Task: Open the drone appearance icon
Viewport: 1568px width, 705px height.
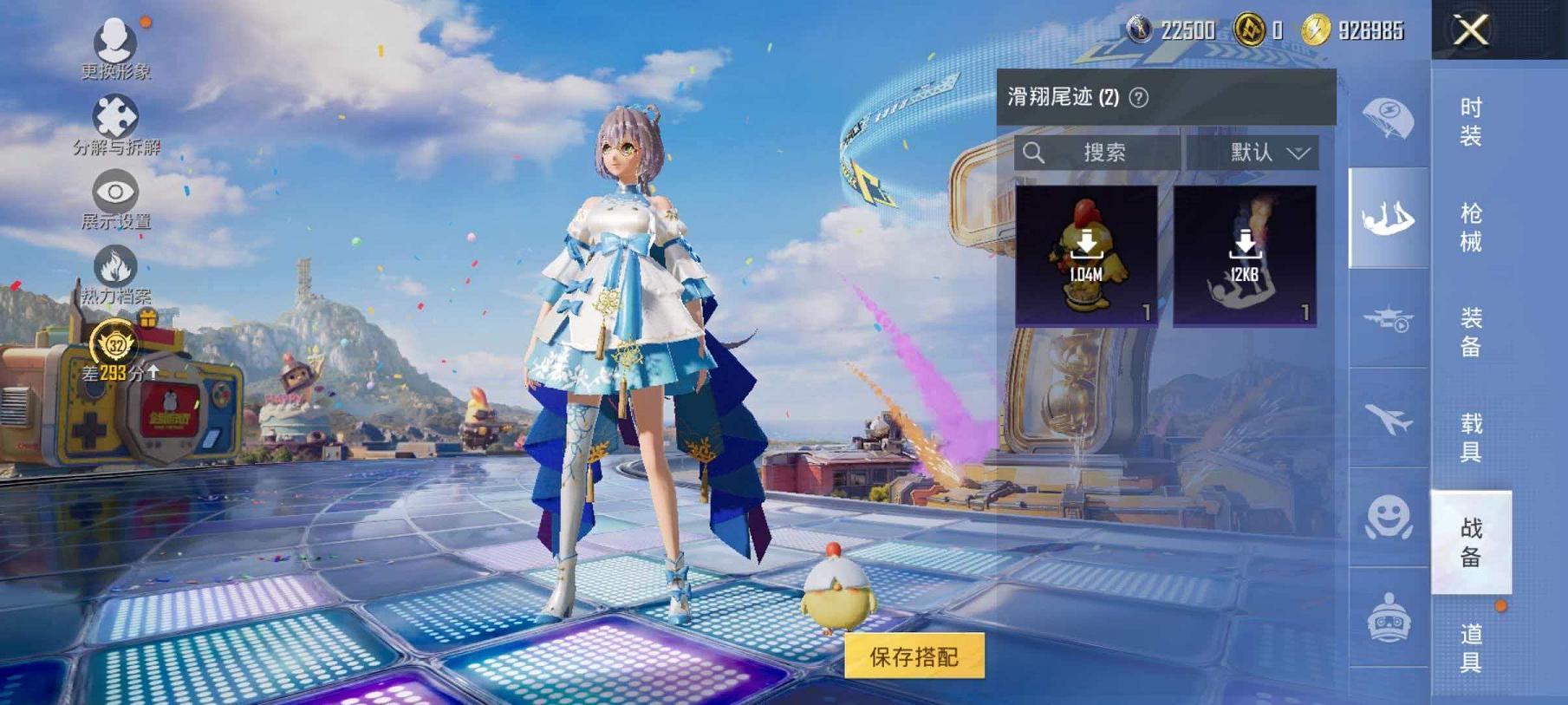Action: pyautogui.click(x=1387, y=321)
